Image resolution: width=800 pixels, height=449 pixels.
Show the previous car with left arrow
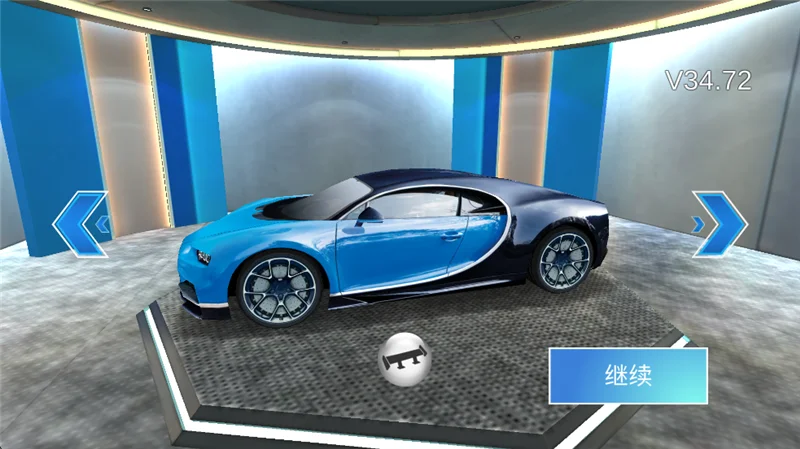[80, 223]
